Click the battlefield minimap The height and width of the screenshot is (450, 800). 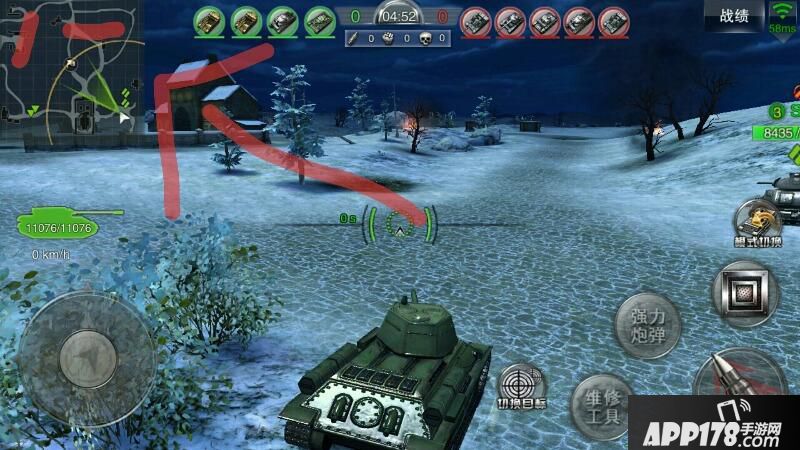pos(71,71)
